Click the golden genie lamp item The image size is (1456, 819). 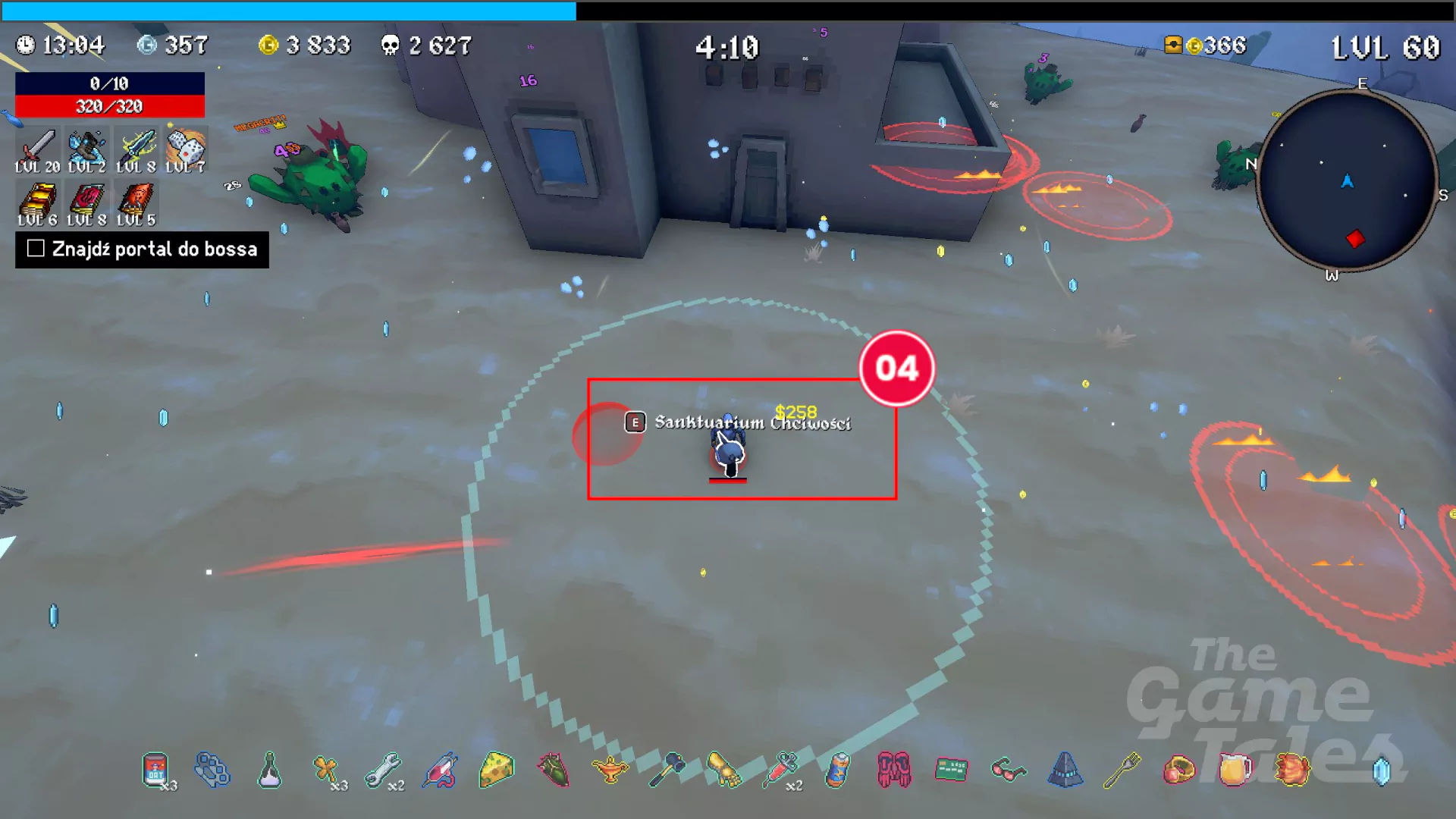point(610,770)
